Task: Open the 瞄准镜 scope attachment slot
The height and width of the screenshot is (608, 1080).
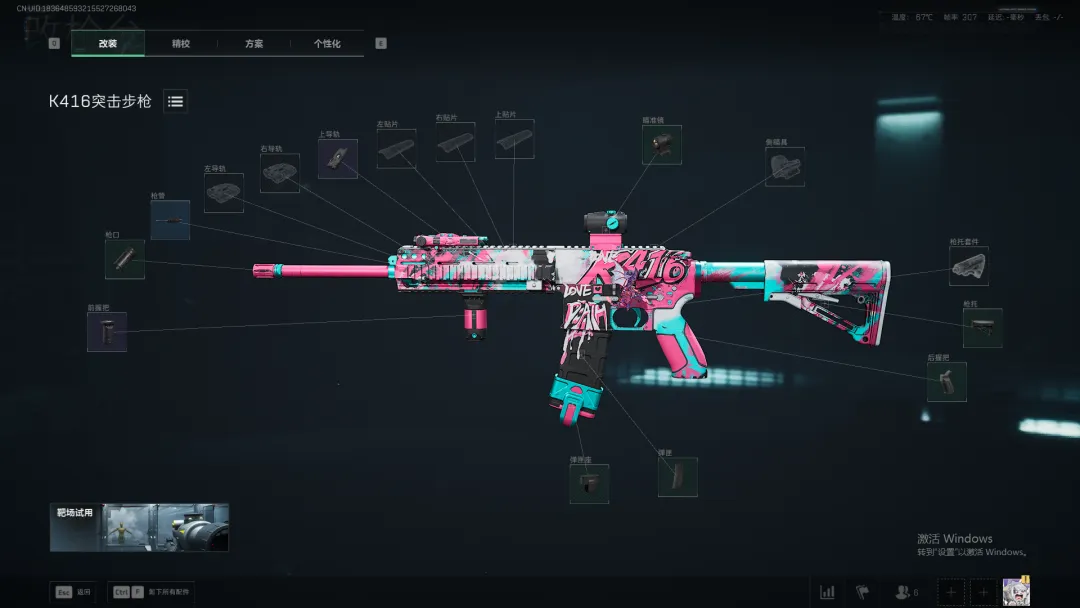Action: point(662,145)
